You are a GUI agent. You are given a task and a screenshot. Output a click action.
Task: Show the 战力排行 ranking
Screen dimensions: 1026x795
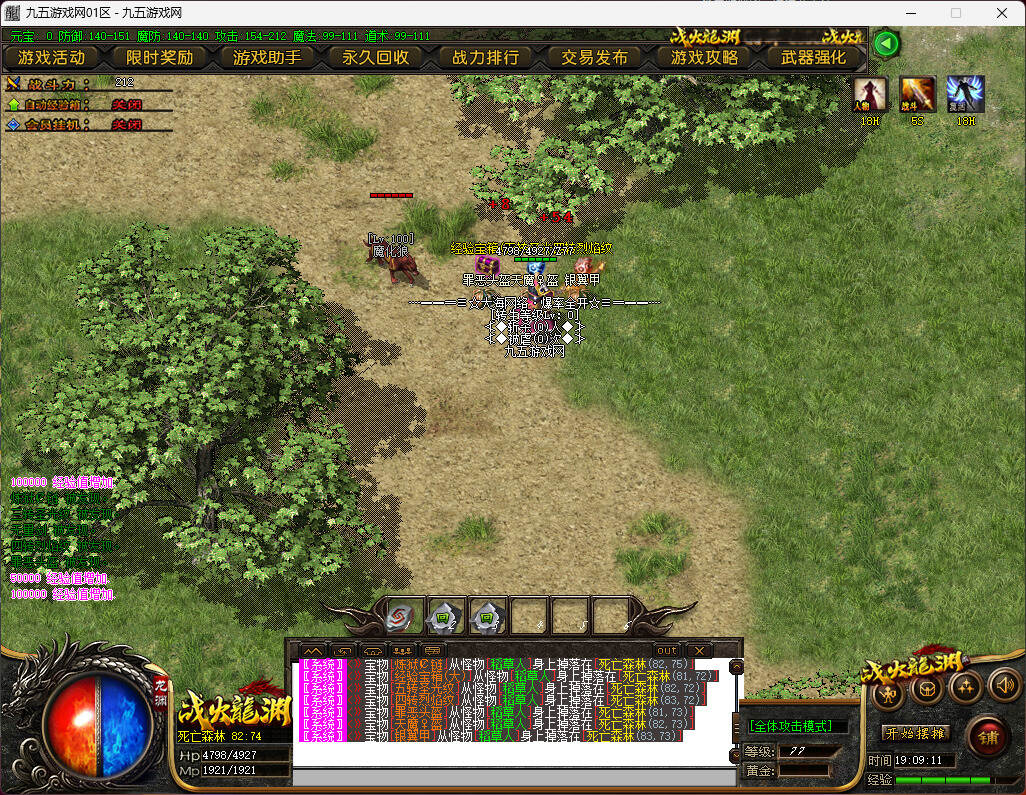[x=485, y=57]
